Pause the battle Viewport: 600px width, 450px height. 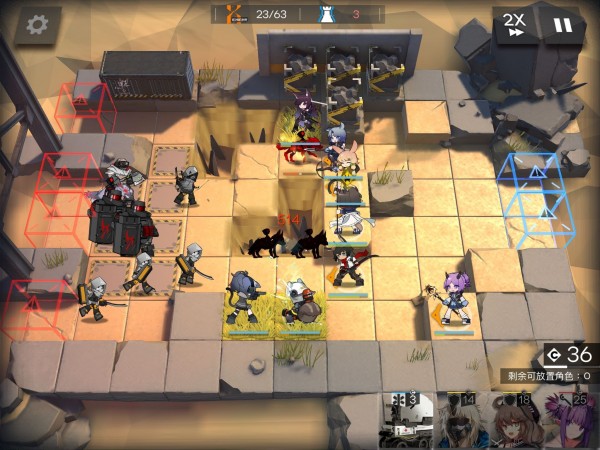point(564,24)
